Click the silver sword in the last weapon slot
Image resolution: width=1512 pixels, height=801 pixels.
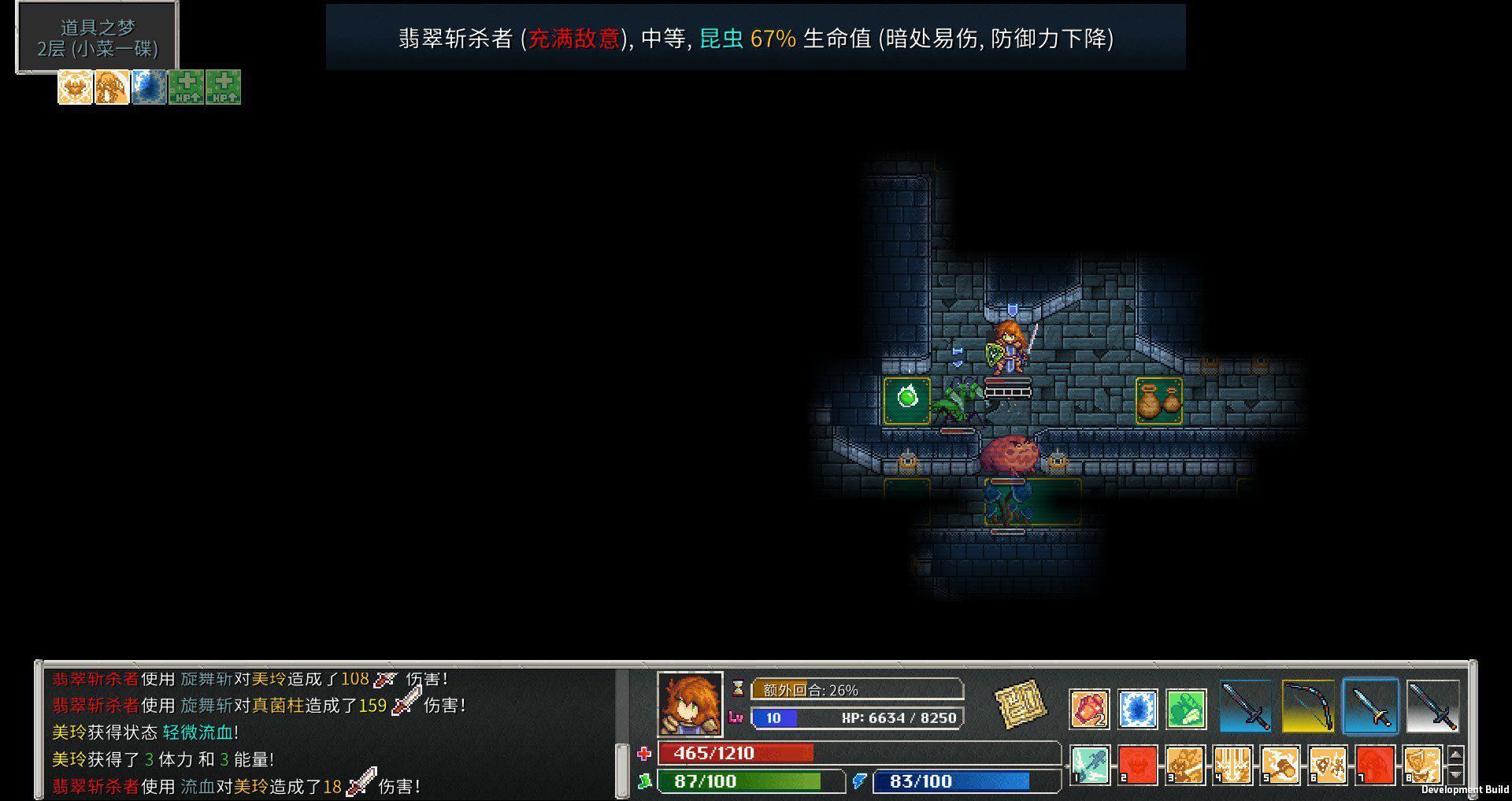(1433, 706)
